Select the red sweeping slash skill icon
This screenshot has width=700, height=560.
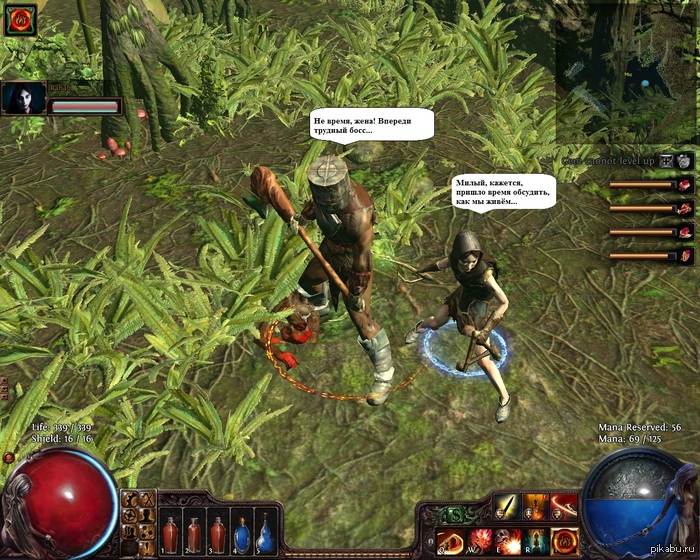[564, 507]
